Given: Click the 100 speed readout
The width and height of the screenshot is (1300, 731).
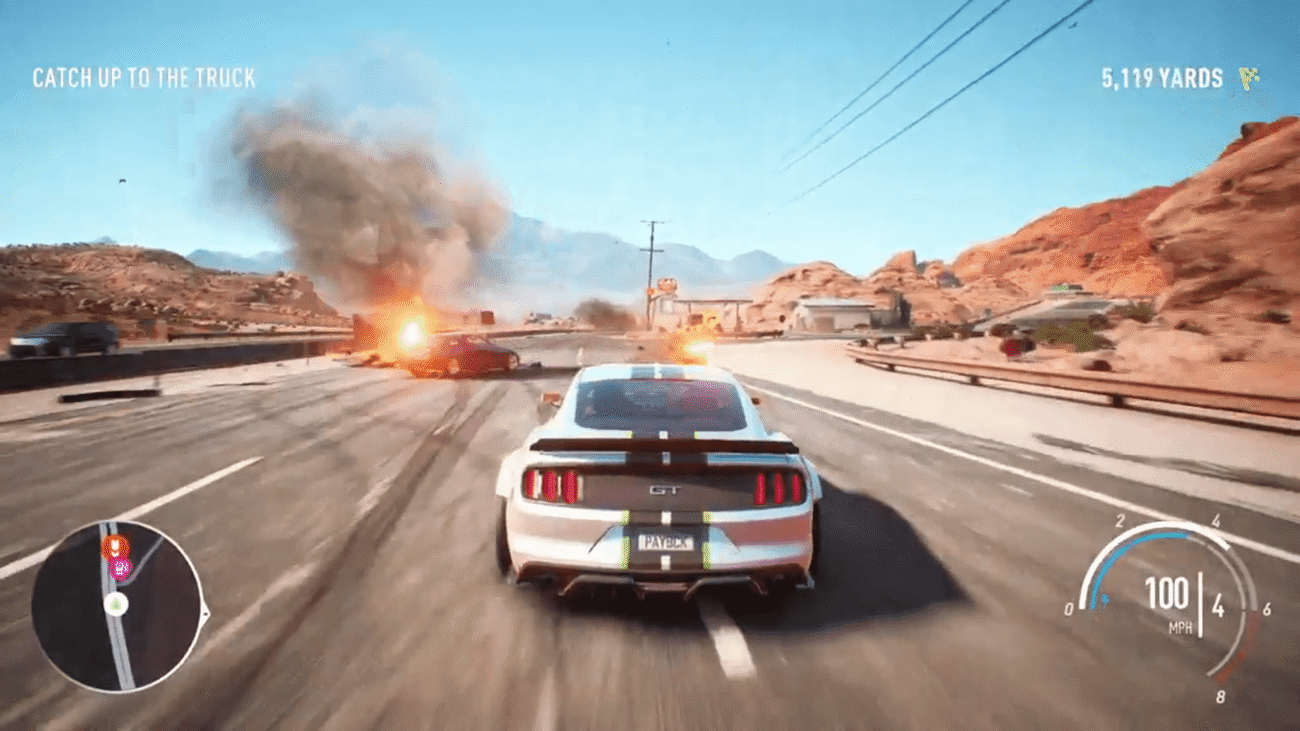Looking at the screenshot, I should (x=1165, y=590).
